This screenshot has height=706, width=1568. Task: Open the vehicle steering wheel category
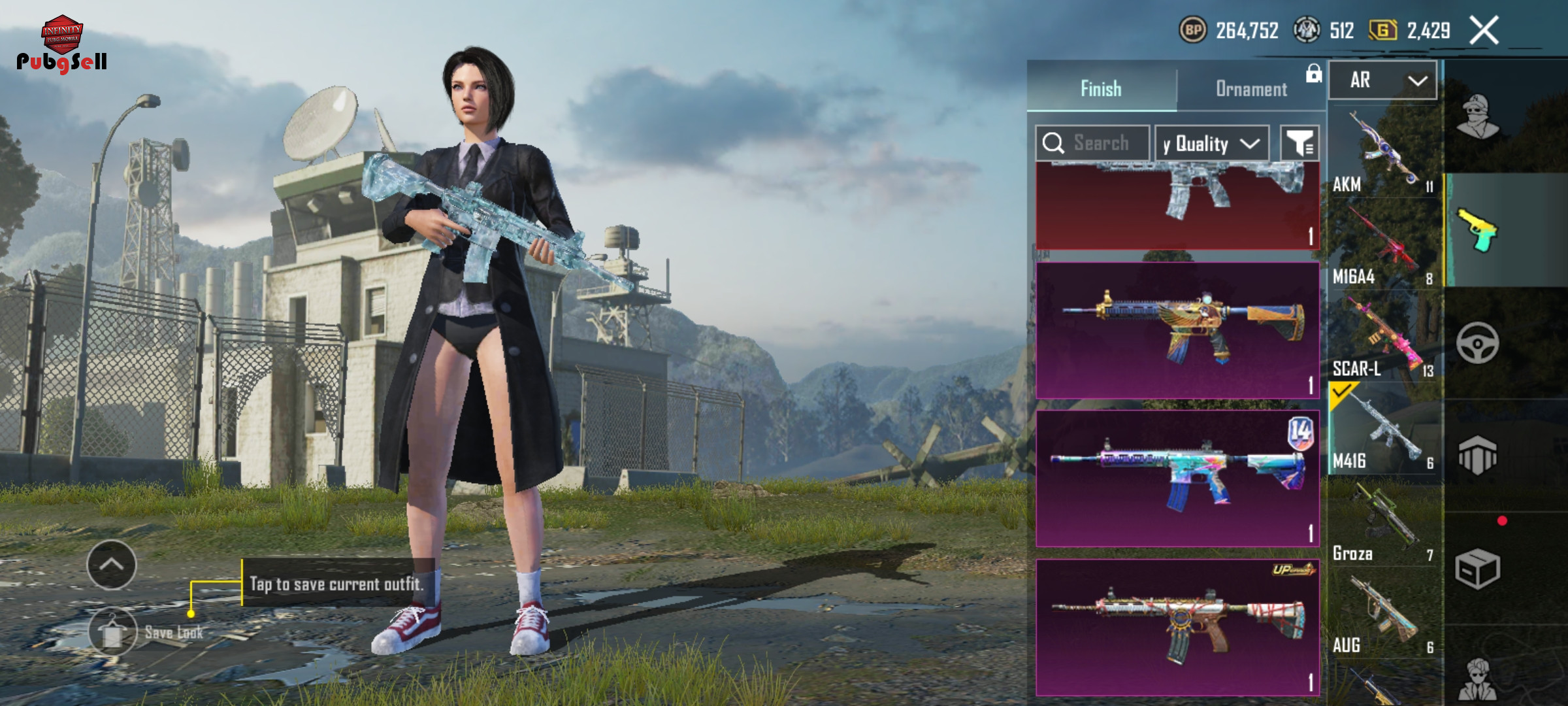tap(1477, 343)
